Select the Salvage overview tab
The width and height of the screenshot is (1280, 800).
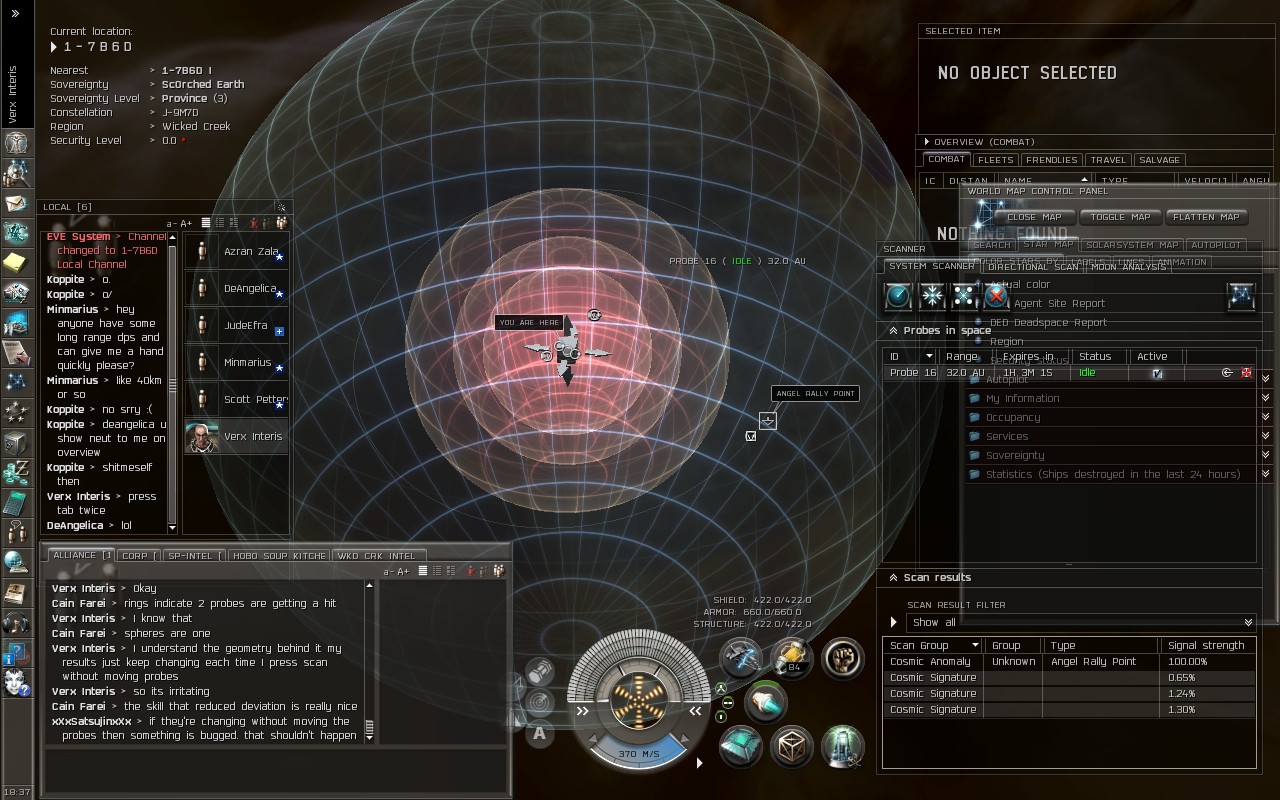(x=1159, y=160)
